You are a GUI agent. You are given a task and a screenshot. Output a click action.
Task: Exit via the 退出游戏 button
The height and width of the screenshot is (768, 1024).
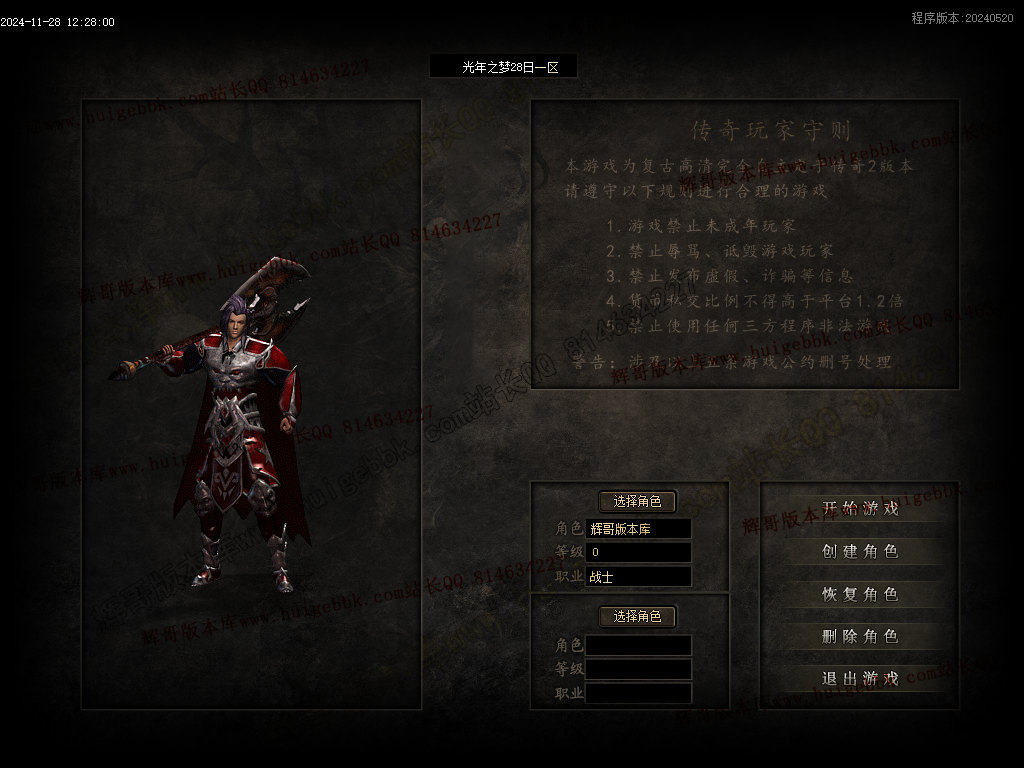[860, 678]
